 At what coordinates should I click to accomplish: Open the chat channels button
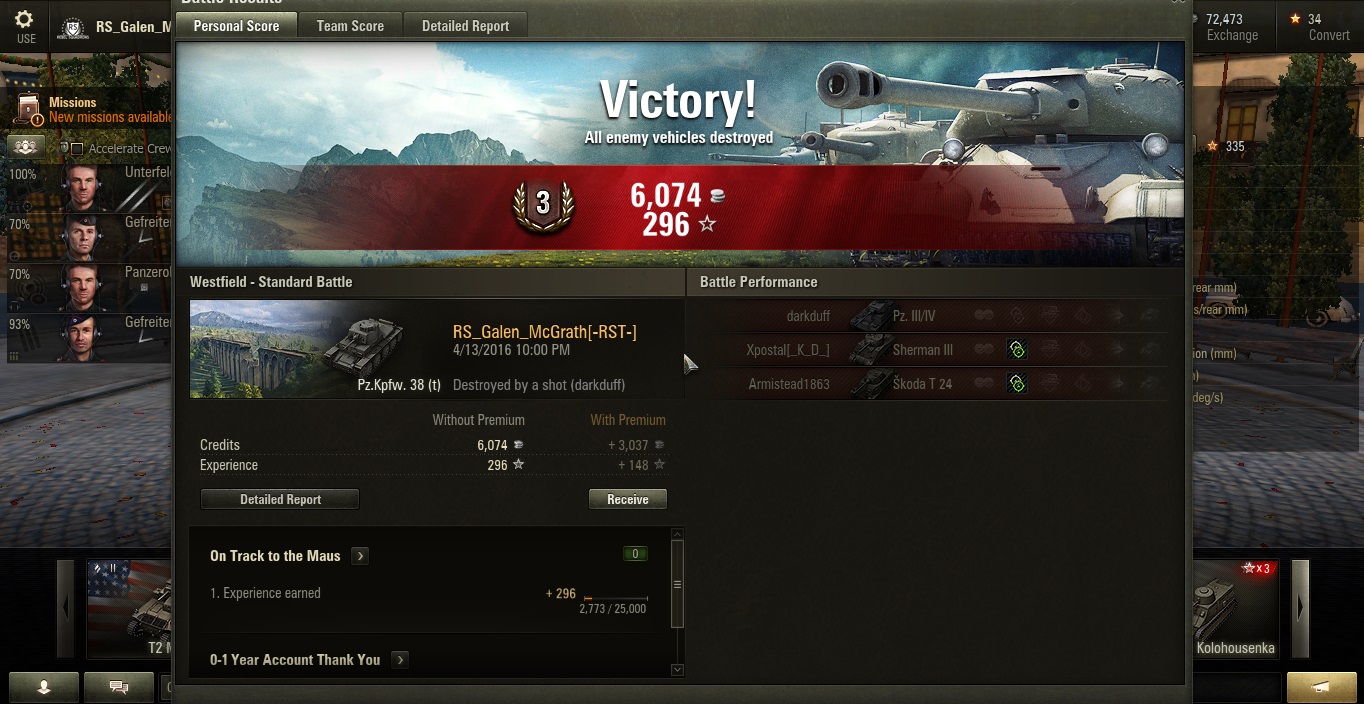pyautogui.click(x=119, y=687)
